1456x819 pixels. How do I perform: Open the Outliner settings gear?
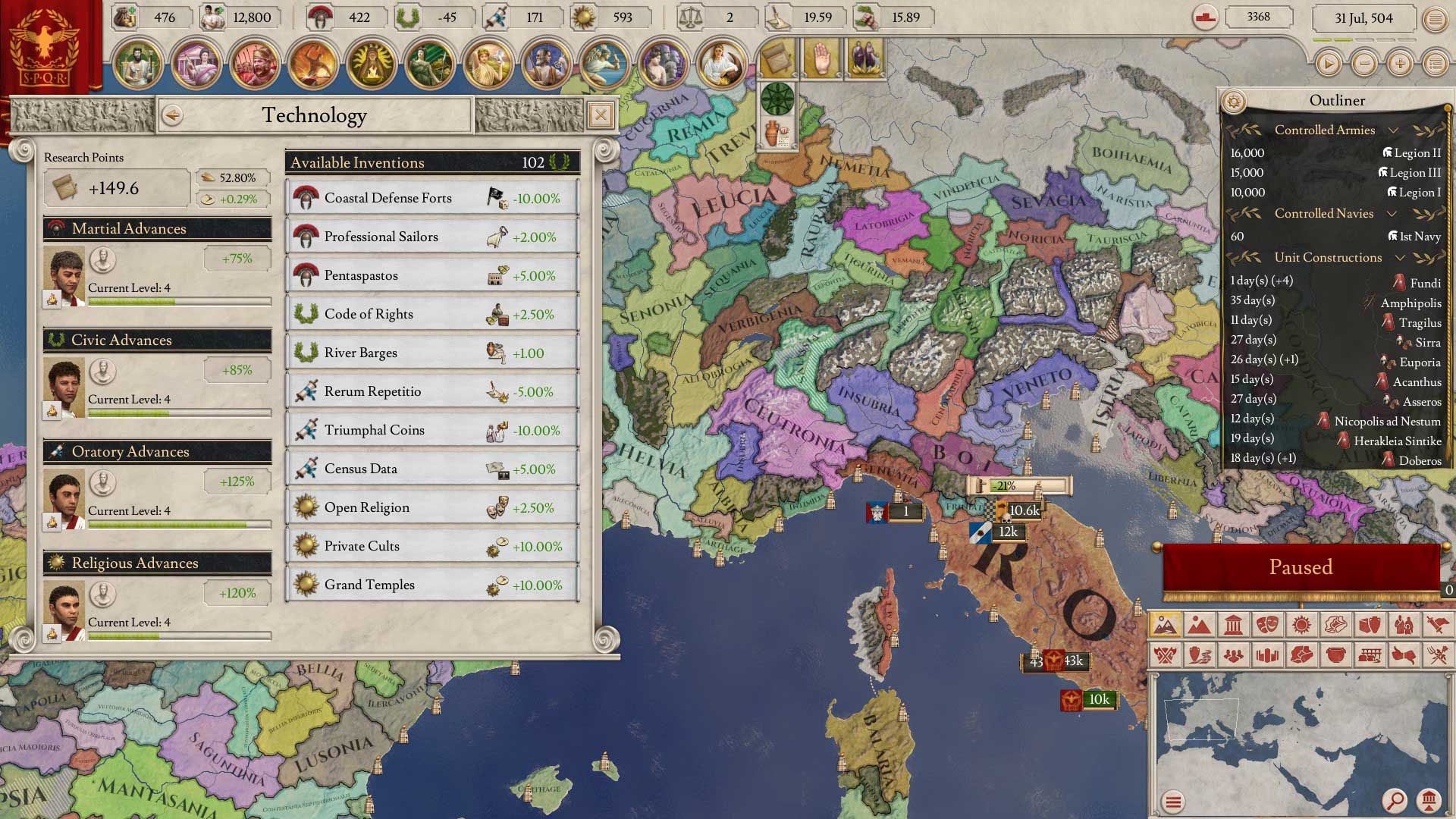[1234, 101]
